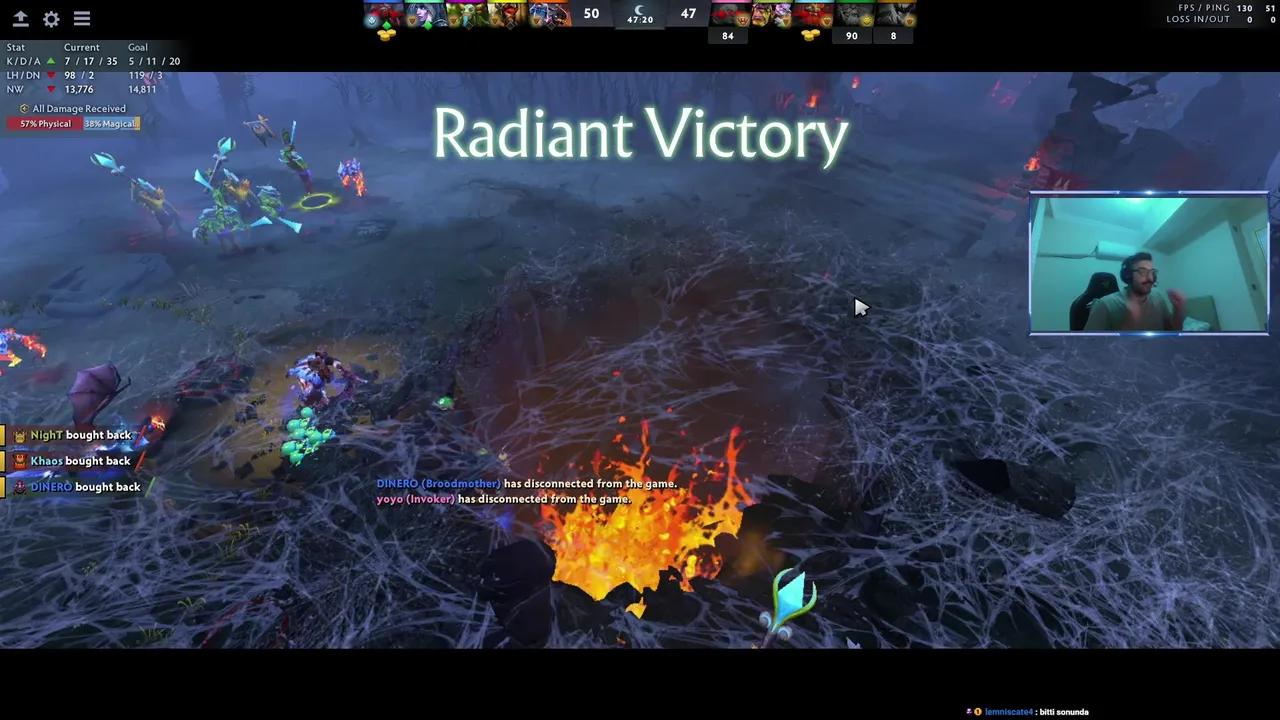Click the gold coins icon under the first Radiant hero
Viewport: 1280px width, 720px height.
385,34
